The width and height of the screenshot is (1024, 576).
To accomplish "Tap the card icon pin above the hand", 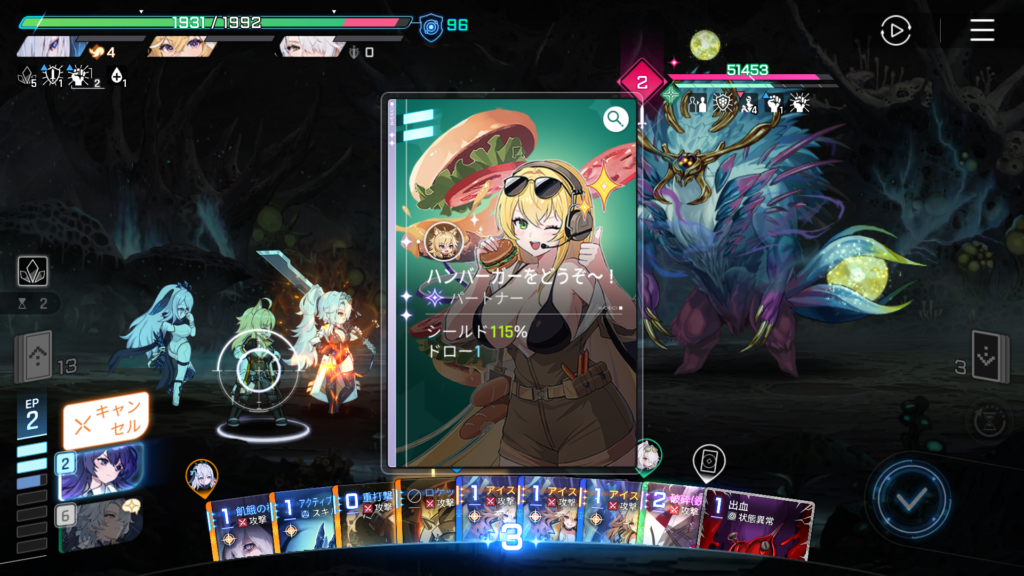I will (708, 461).
